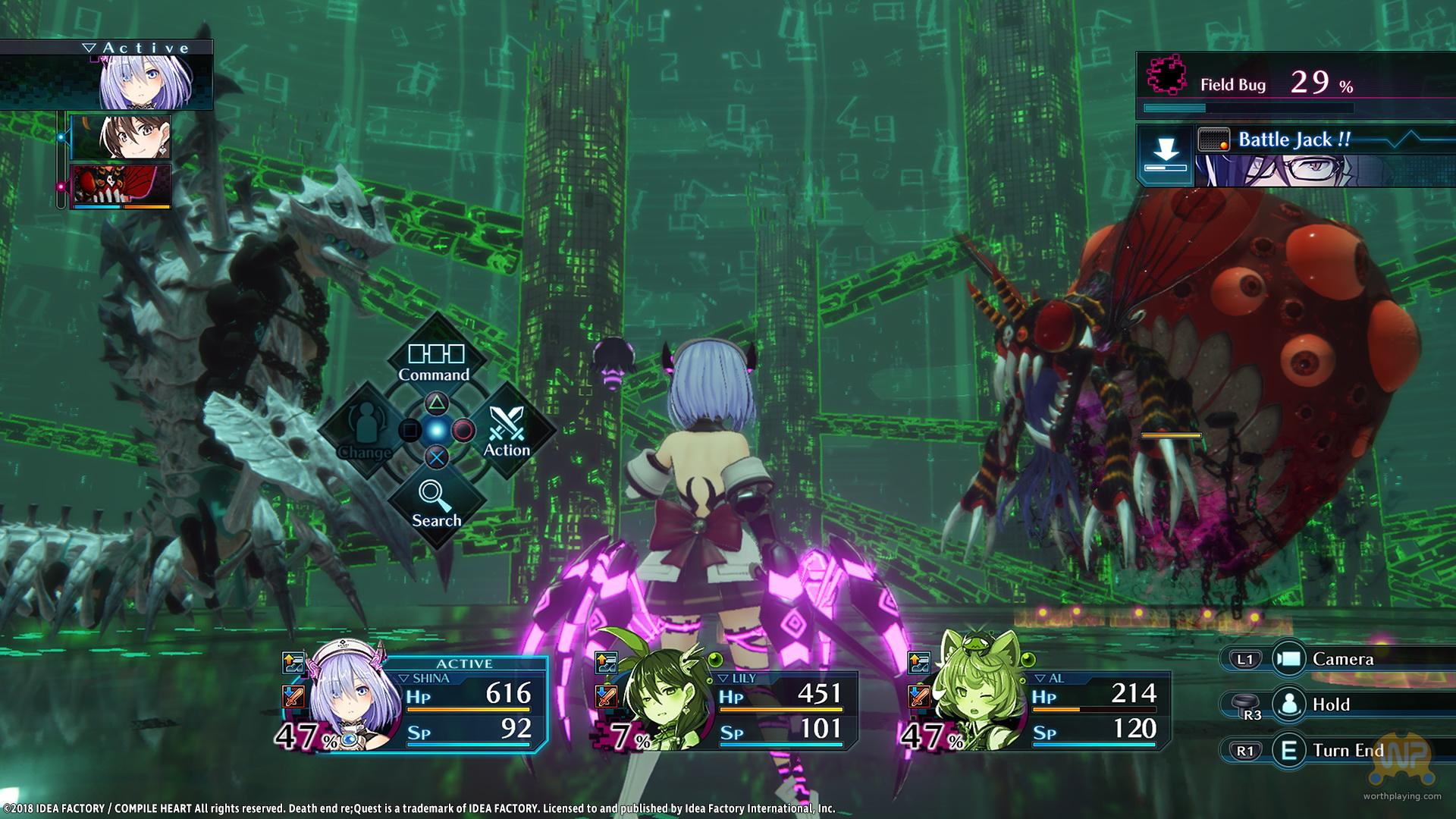Select the red enemy turn order portrait
This screenshot has height=819, width=1456.
(x=121, y=186)
